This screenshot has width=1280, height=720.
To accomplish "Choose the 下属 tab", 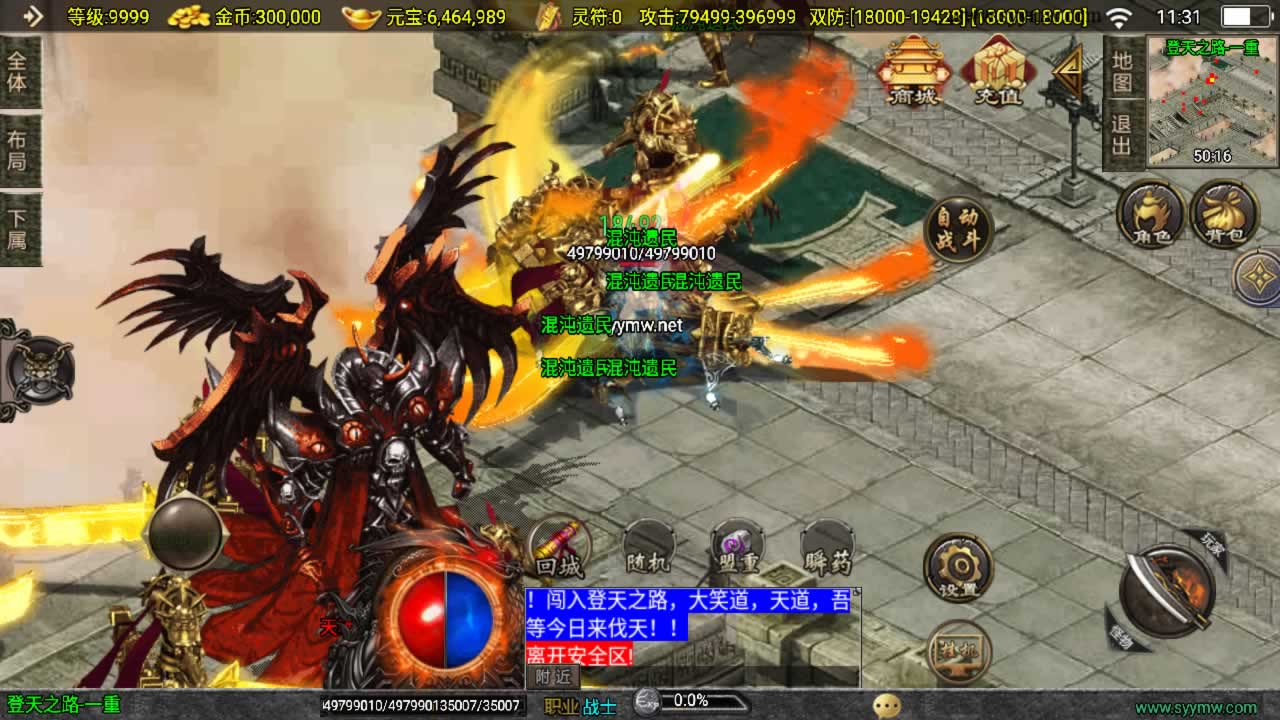I will 18,229.
